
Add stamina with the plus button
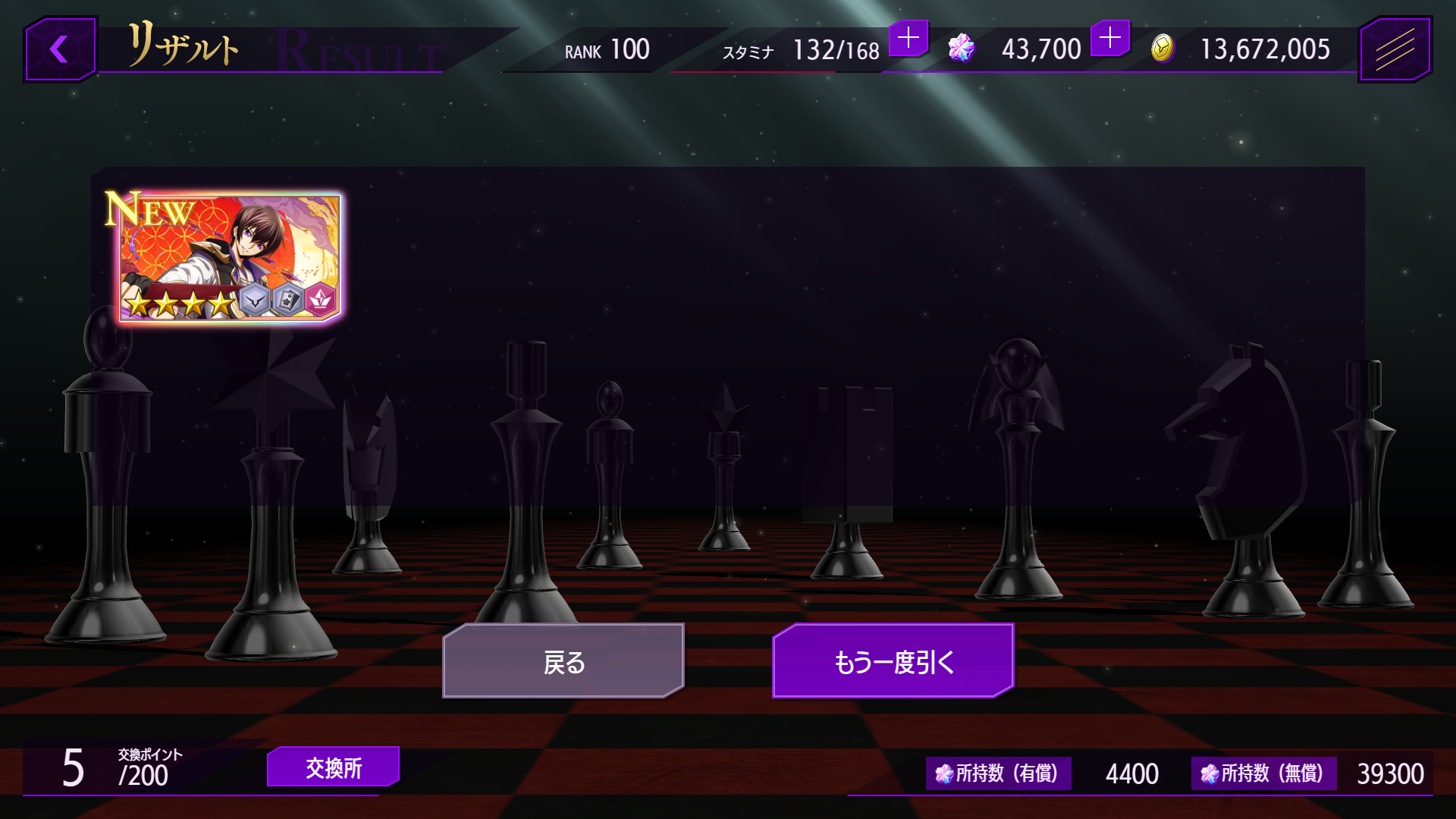pos(908,37)
